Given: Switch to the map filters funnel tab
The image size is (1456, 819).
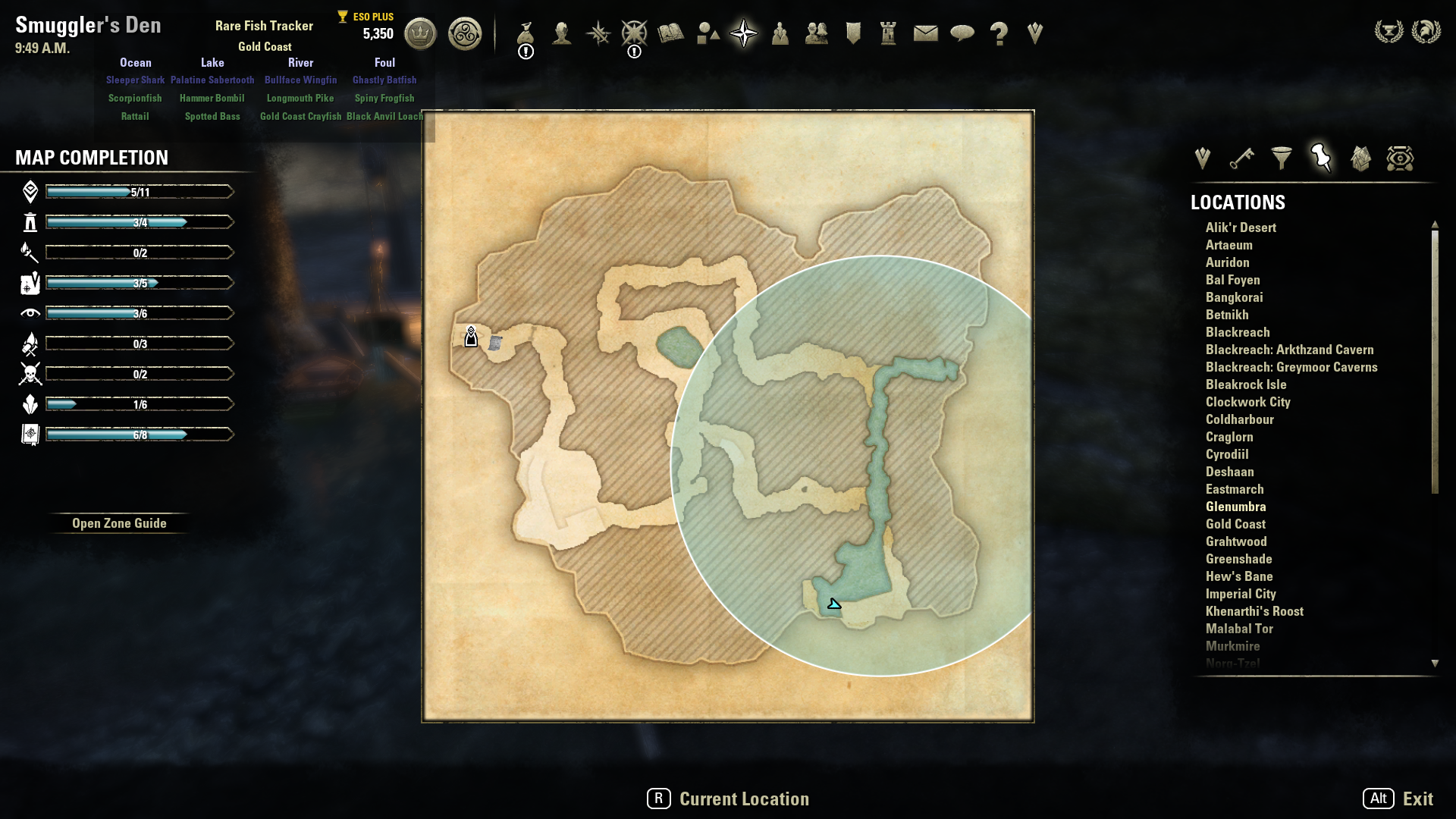Looking at the screenshot, I should pos(1282,158).
